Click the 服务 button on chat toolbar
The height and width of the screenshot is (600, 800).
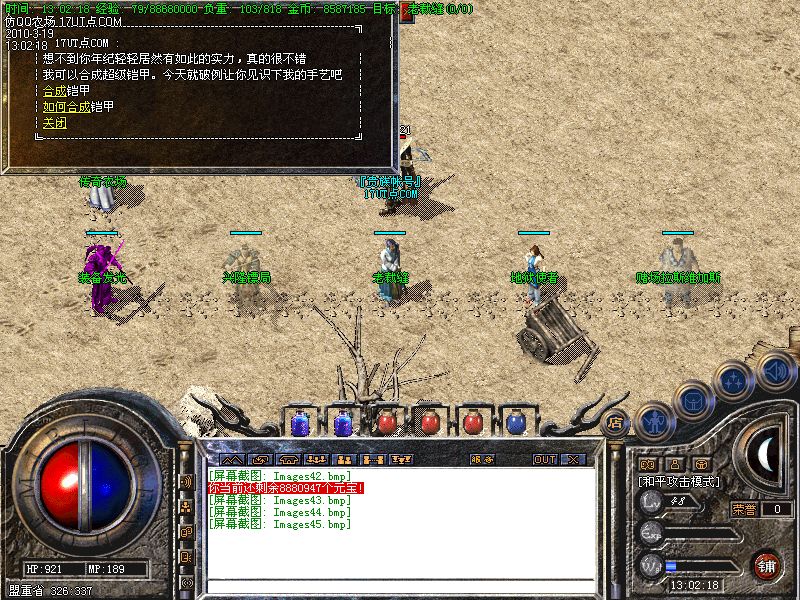(x=482, y=460)
